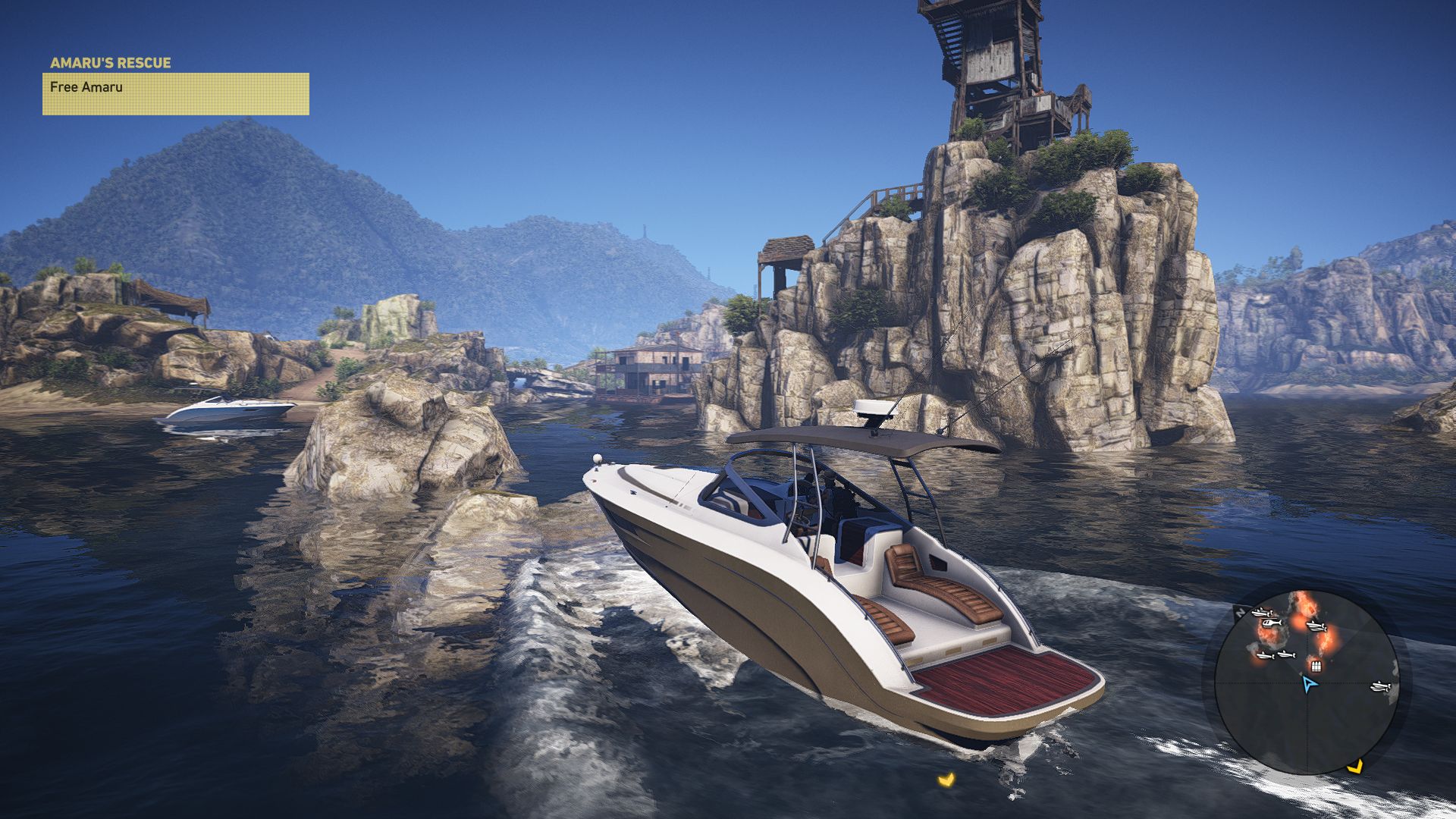Screen dimensions: 1456x819
Task: Open the Amaru's Rescue mission title
Action: click(x=111, y=63)
